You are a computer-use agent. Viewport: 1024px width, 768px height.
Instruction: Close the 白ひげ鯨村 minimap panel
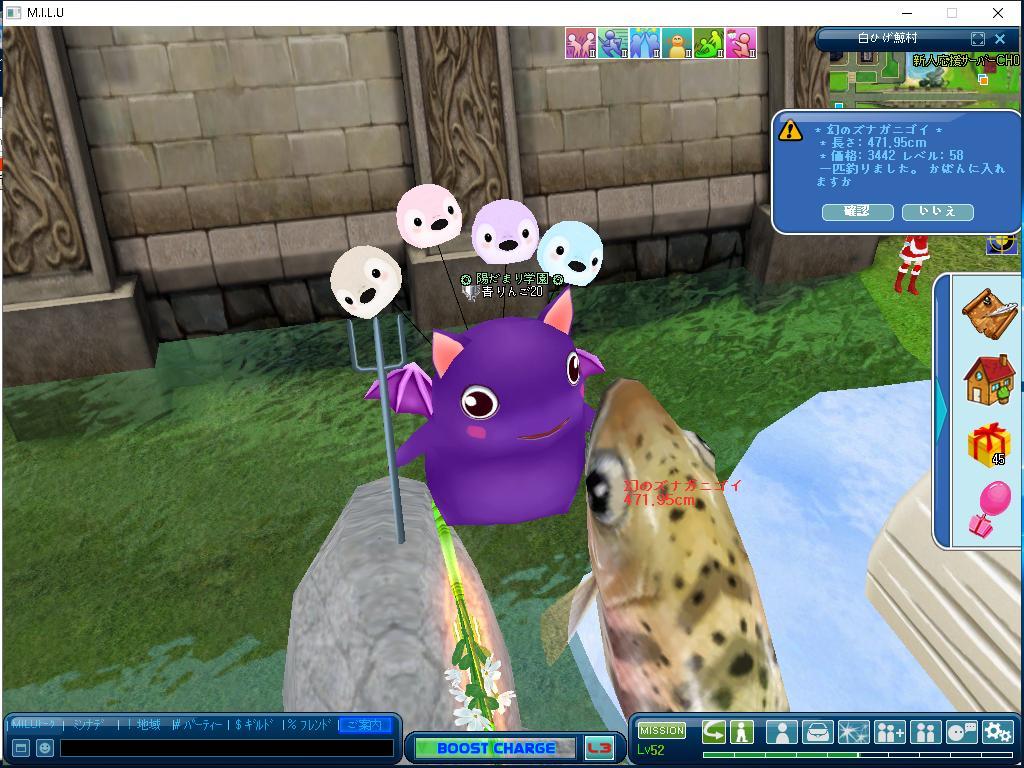click(999, 39)
